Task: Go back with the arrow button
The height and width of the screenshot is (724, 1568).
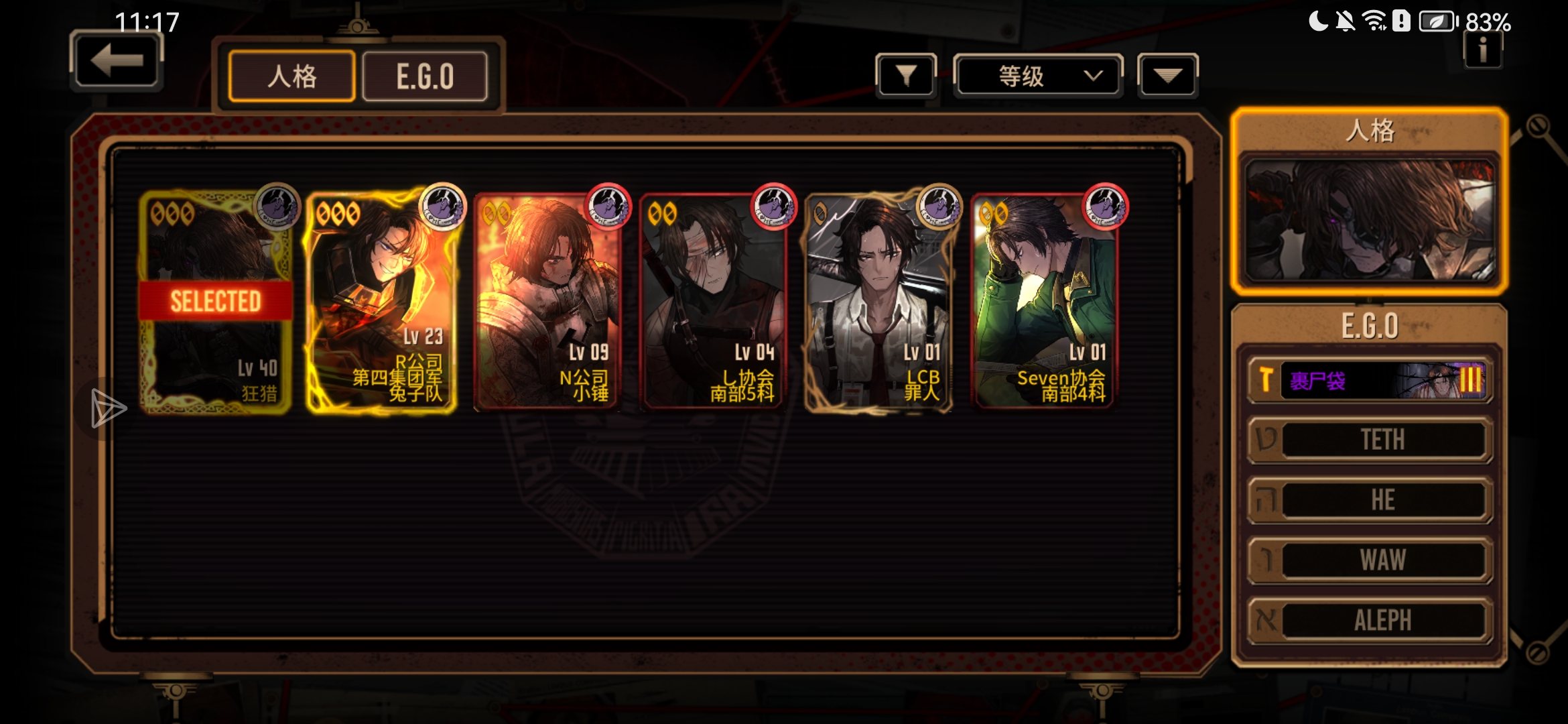Action: pos(117,62)
